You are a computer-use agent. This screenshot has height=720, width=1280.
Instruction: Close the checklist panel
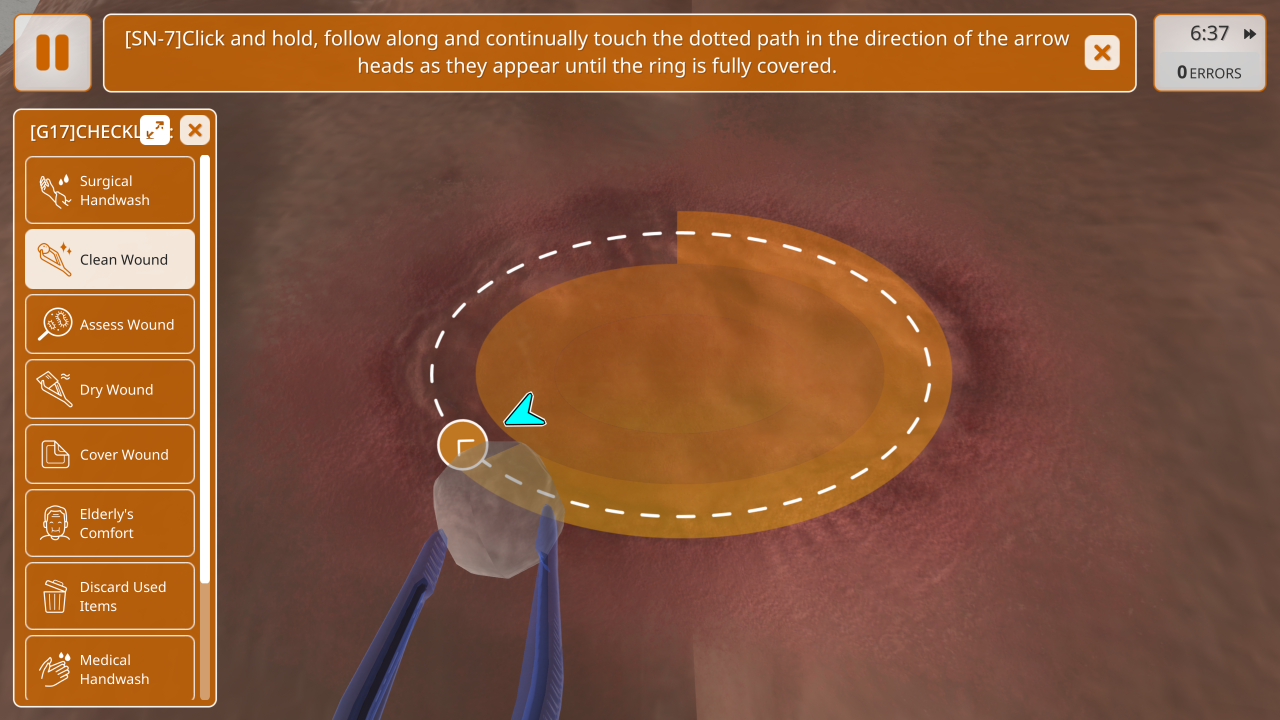pyautogui.click(x=195, y=129)
